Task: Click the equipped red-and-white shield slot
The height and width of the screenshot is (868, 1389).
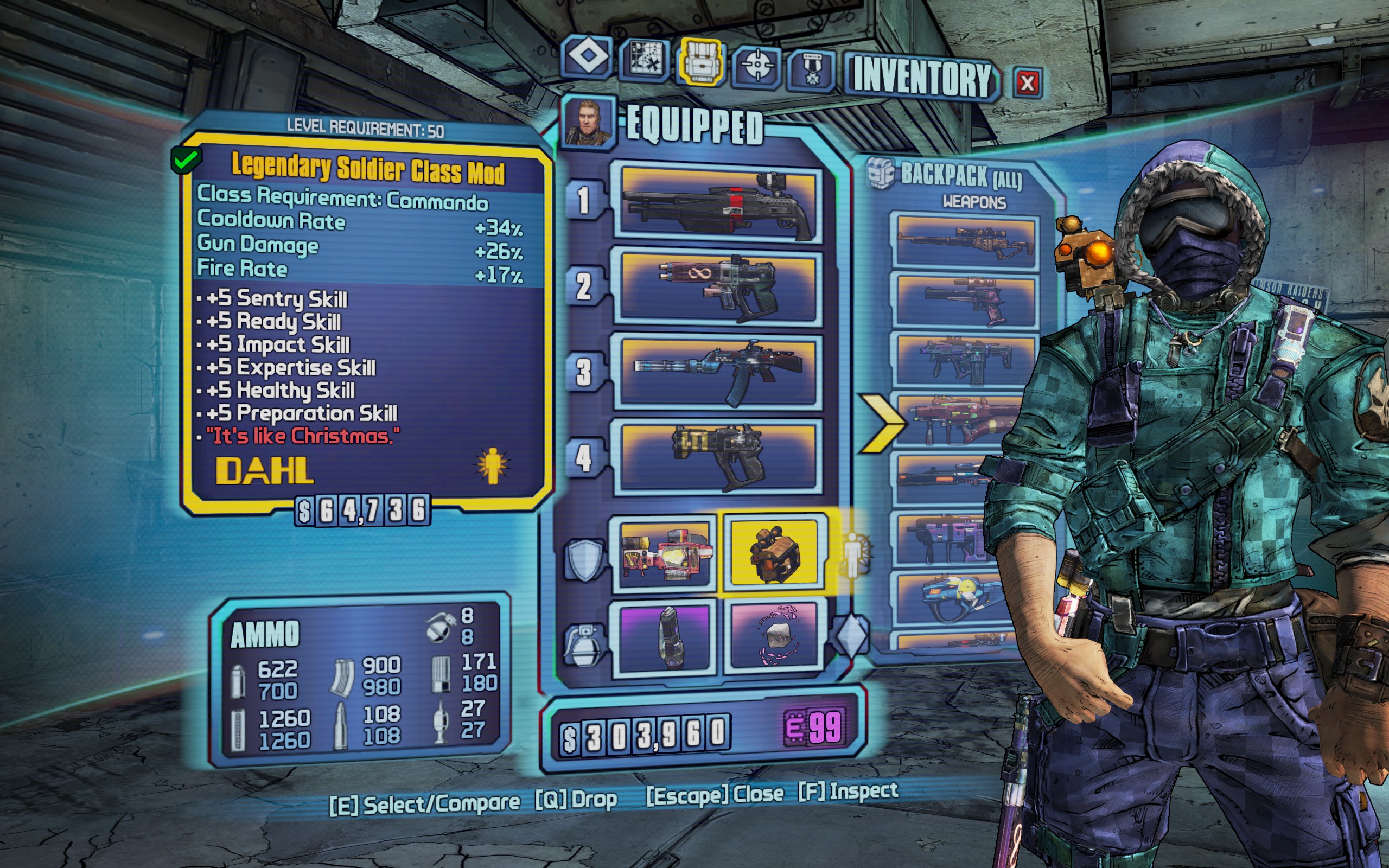Action: [665, 553]
